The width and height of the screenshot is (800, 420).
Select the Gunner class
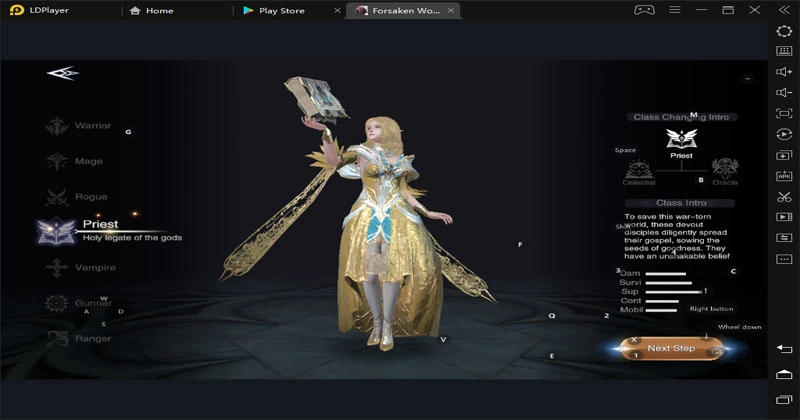tap(78, 302)
